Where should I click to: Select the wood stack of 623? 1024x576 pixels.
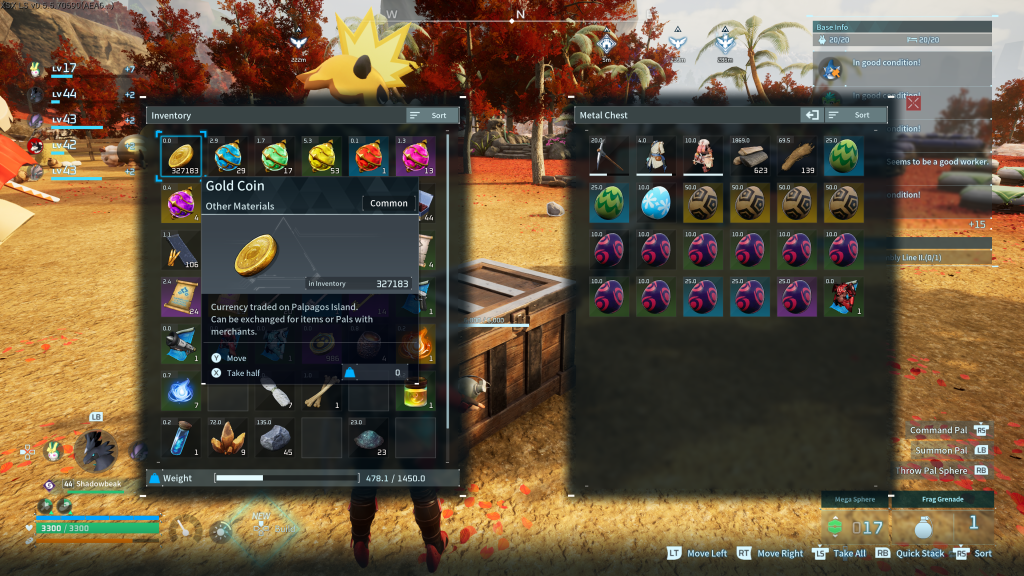pos(750,156)
